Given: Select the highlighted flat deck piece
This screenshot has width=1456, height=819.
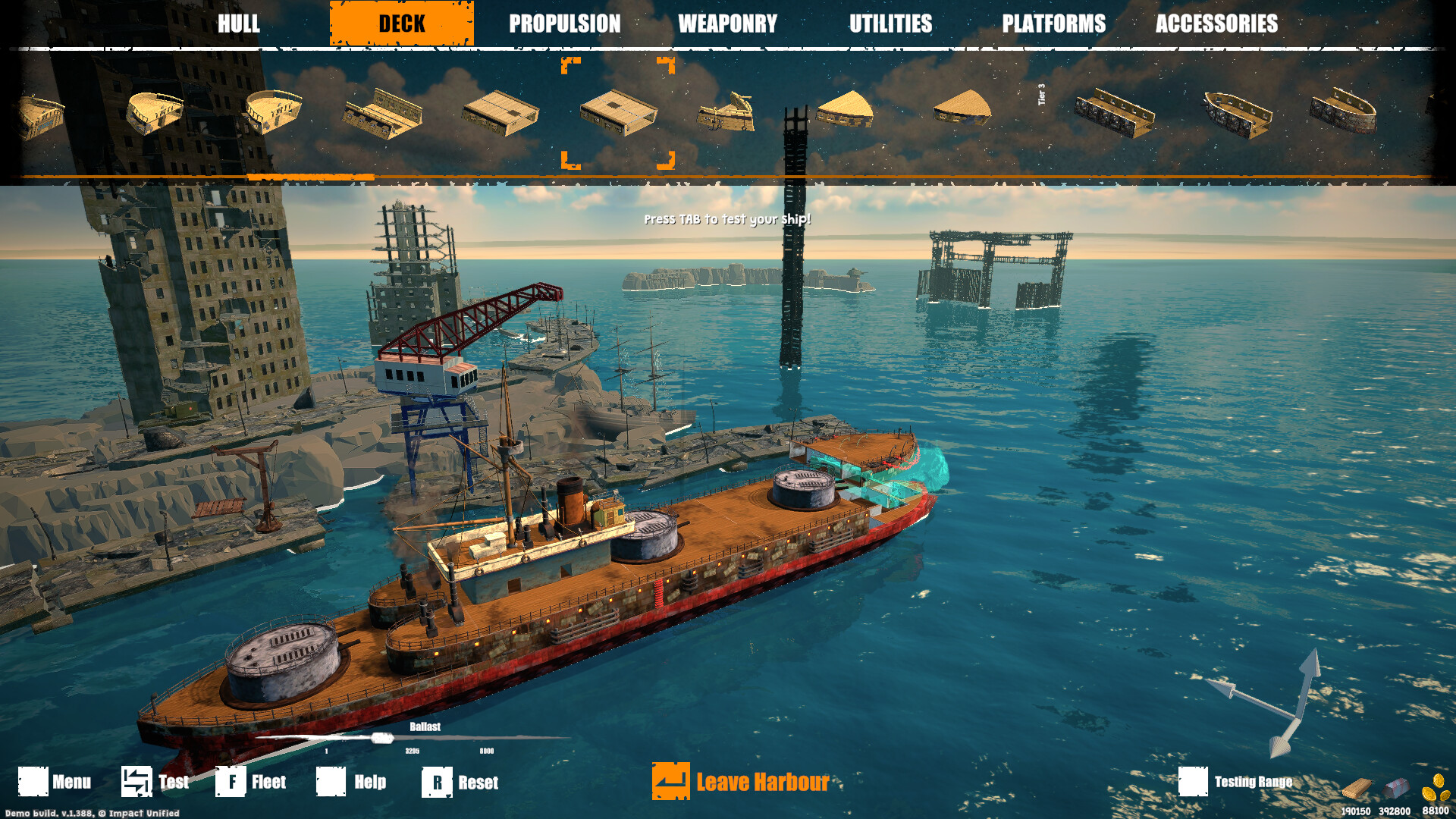Looking at the screenshot, I should pos(618,113).
